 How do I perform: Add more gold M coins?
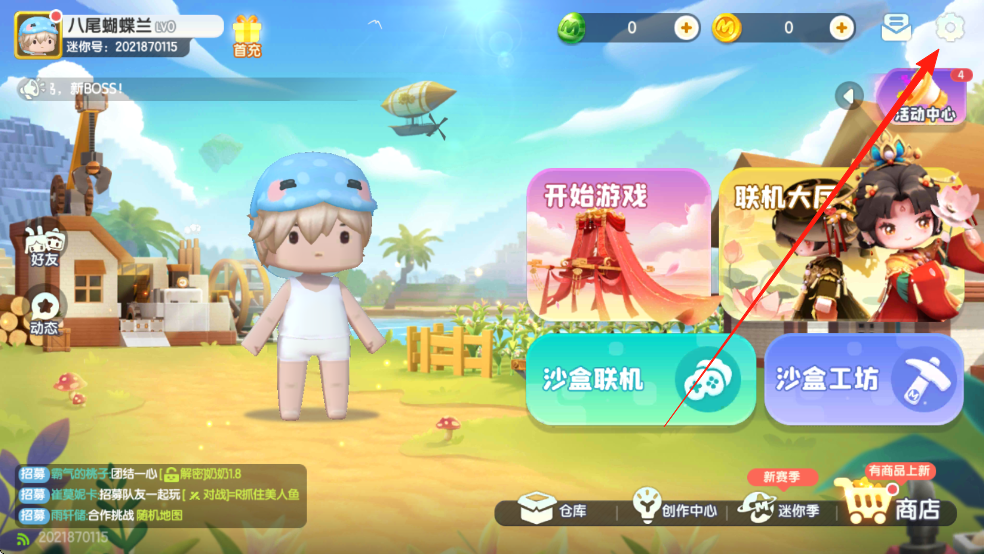(x=843, y=28)
